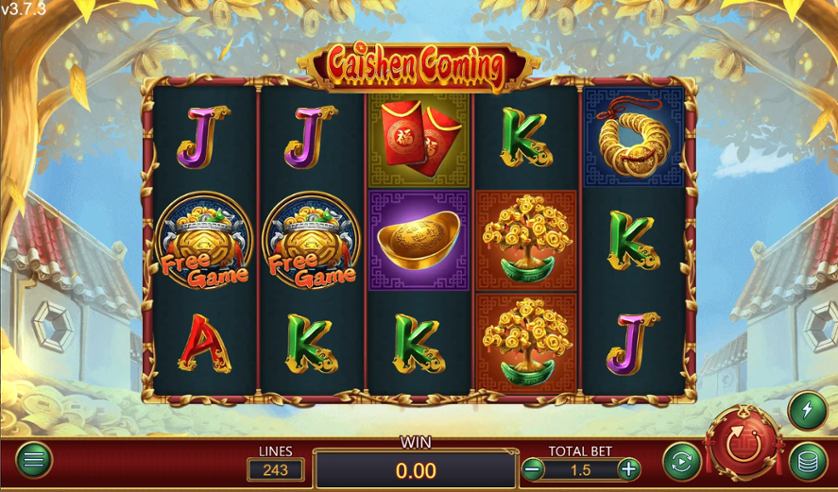This screenshot has width=838, height=492.
Task: Enable auto spin with circular arrows button
Action: tap(681, 461)
